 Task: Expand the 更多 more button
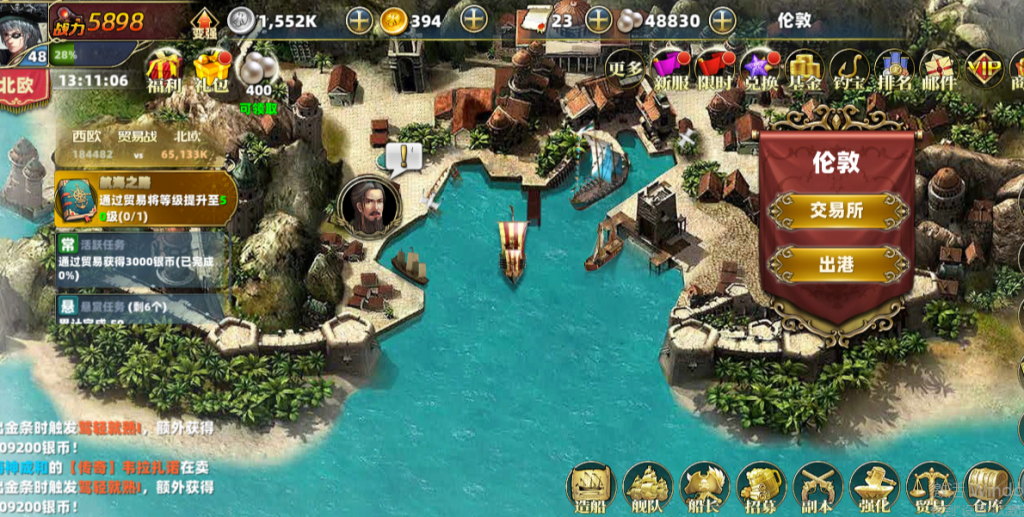624,68
